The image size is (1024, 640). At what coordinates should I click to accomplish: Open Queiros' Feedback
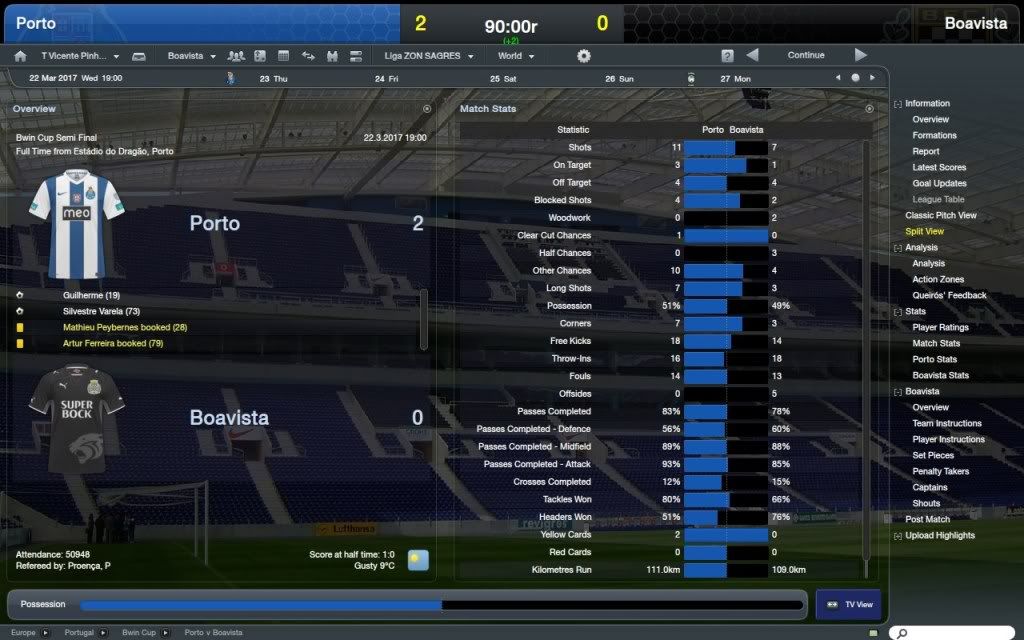(x=949, y=295)
